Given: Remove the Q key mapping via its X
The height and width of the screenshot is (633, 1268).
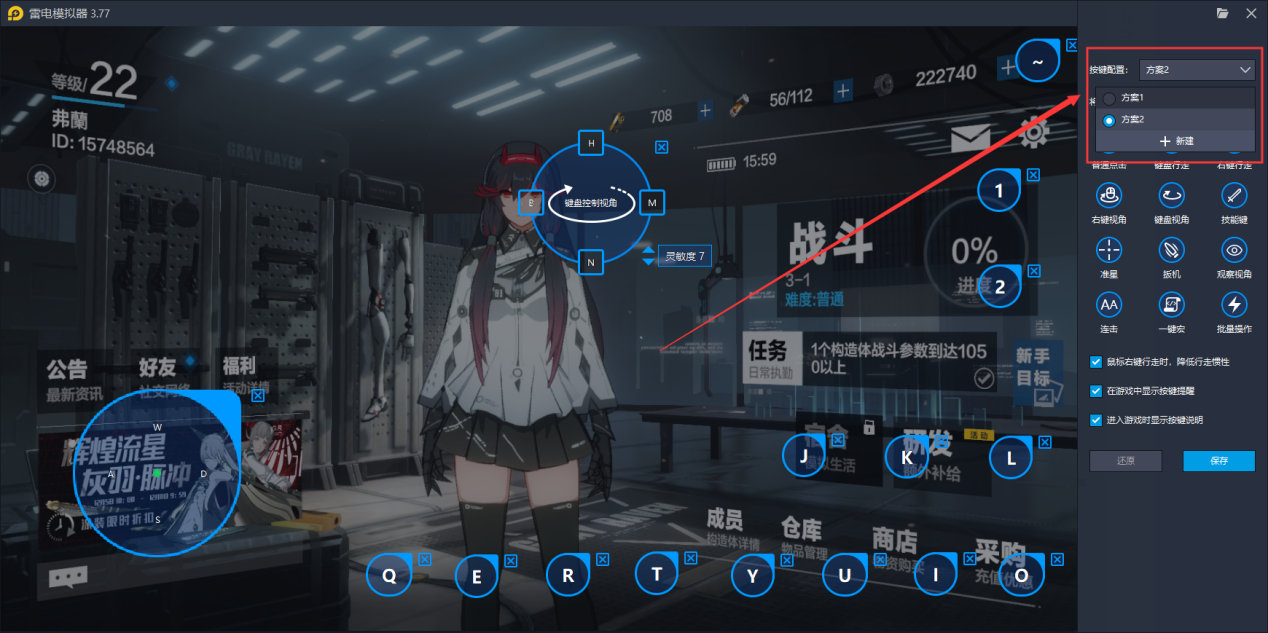Looking at the screenshot, I should click(x=425, y=560).
